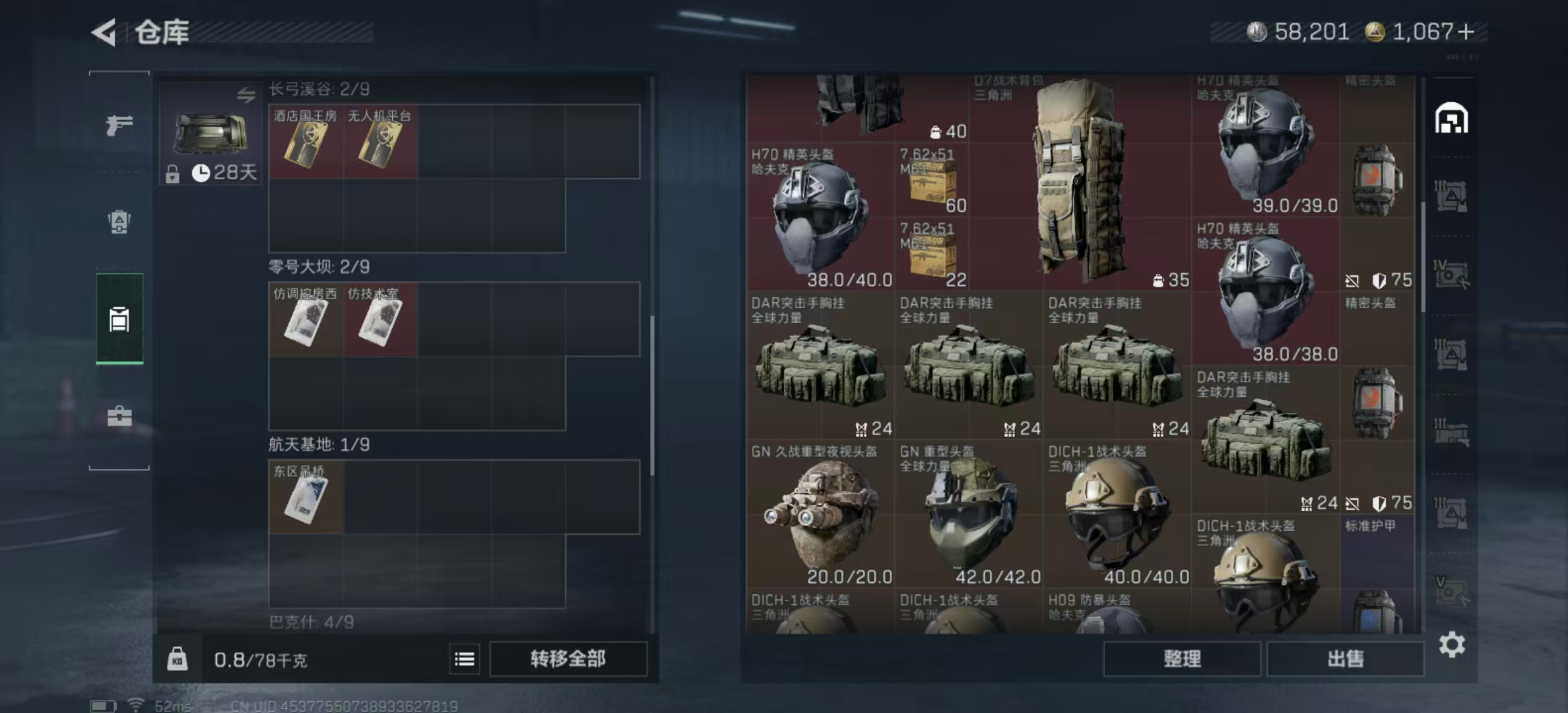The width and height of the screenshot is (1568, 713).
Task: Switch to the storage box tab
Action: [x=119, y=319]
